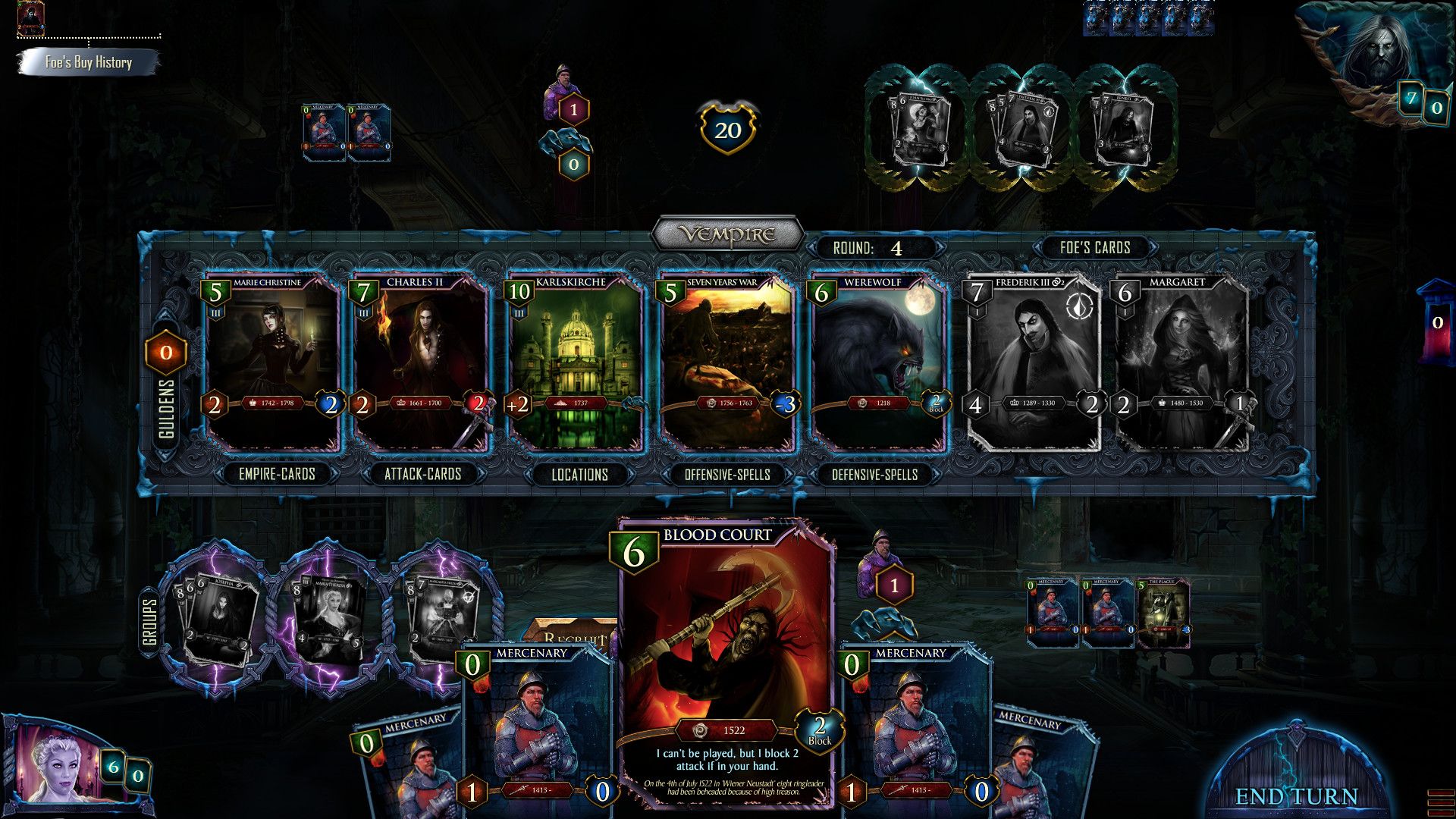This screenshot has width=1456, height=819.
Task: End the current turn
Action: tap(1296, 795)
